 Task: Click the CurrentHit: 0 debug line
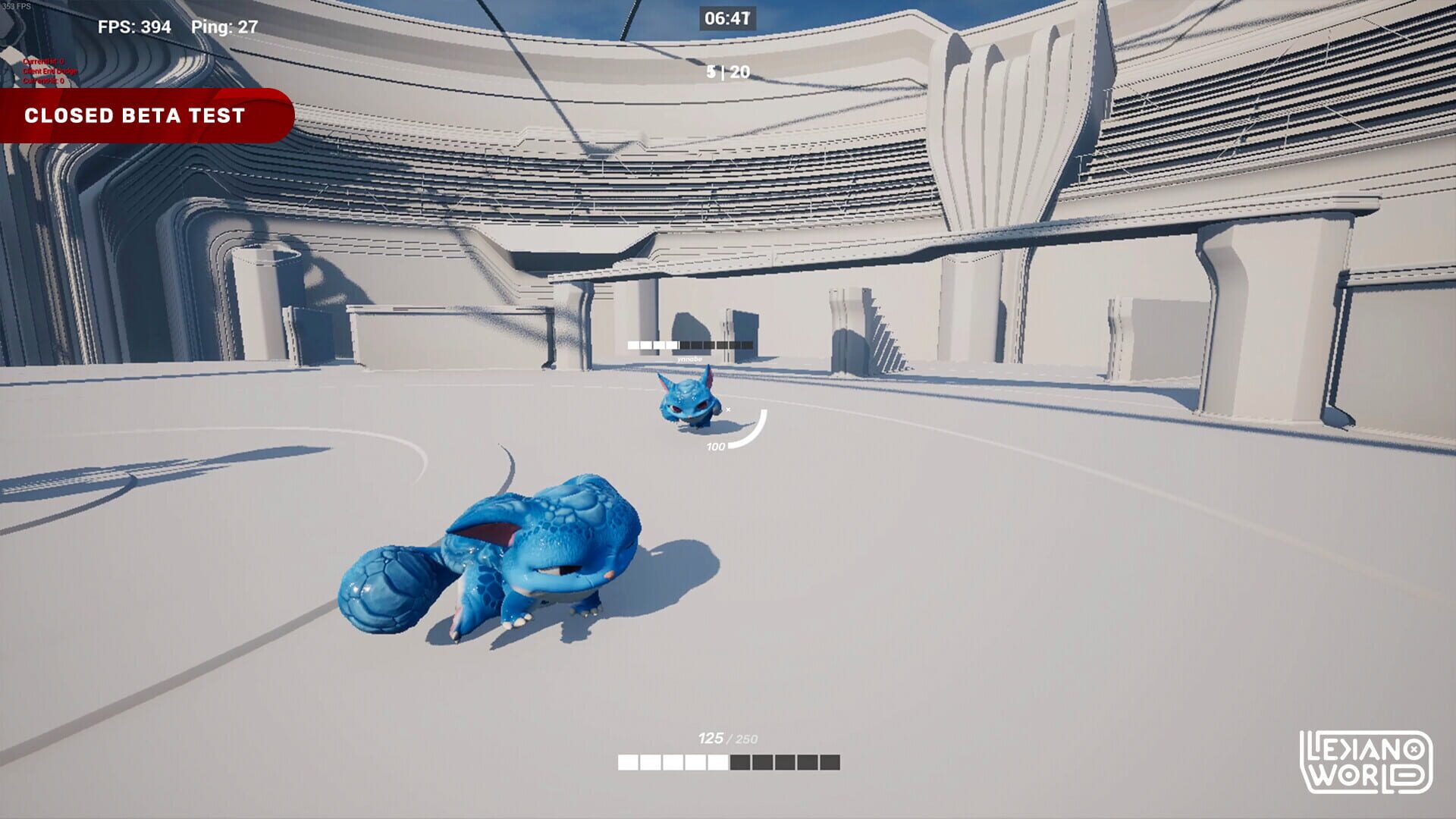[44, 61]
